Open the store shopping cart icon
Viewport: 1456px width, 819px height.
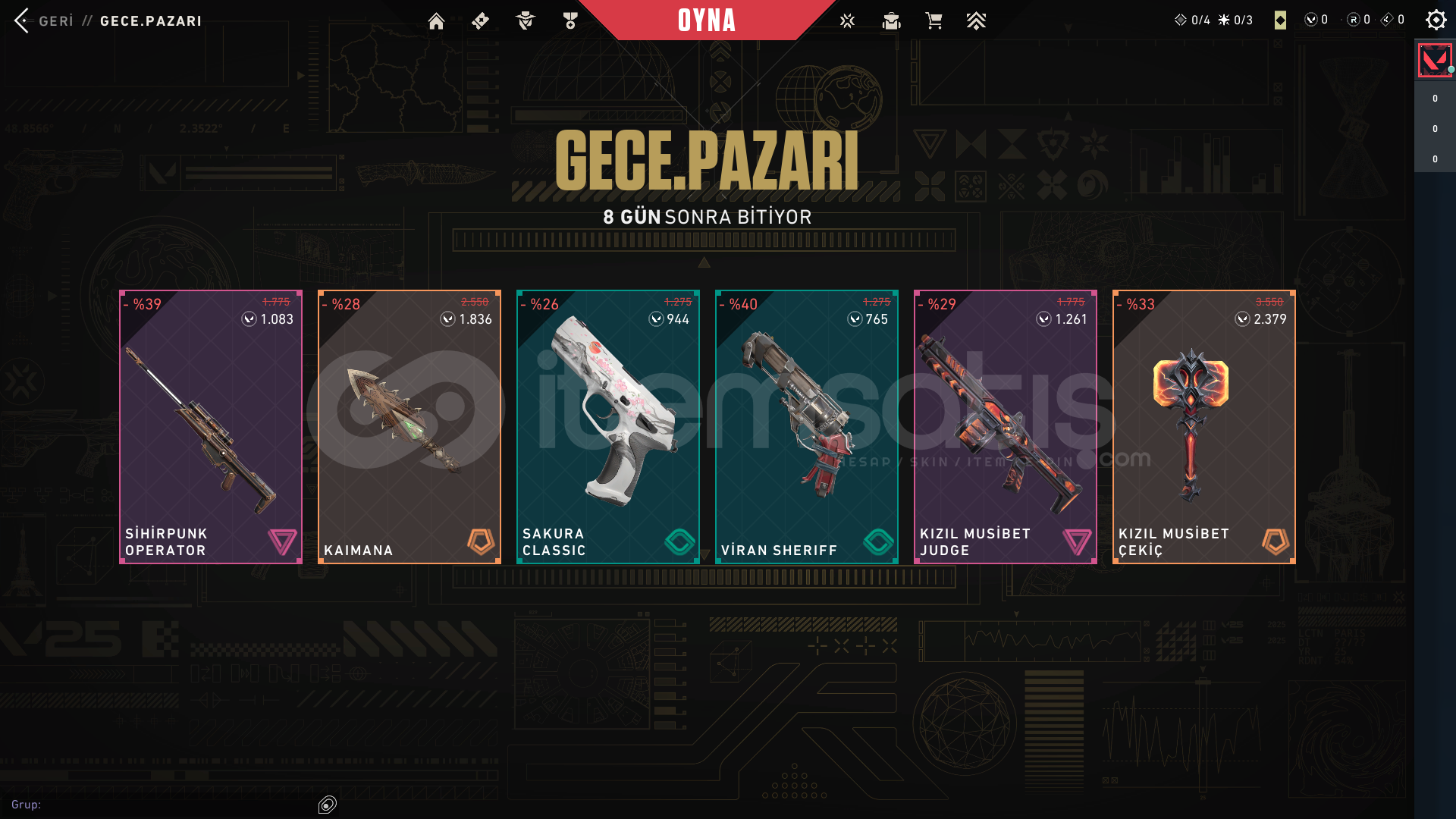tap(934, 21)
